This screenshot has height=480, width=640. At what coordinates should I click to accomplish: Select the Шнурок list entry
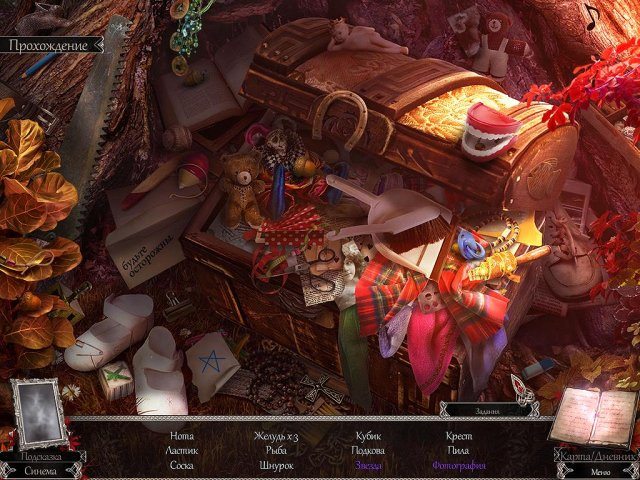pos(276,466)
